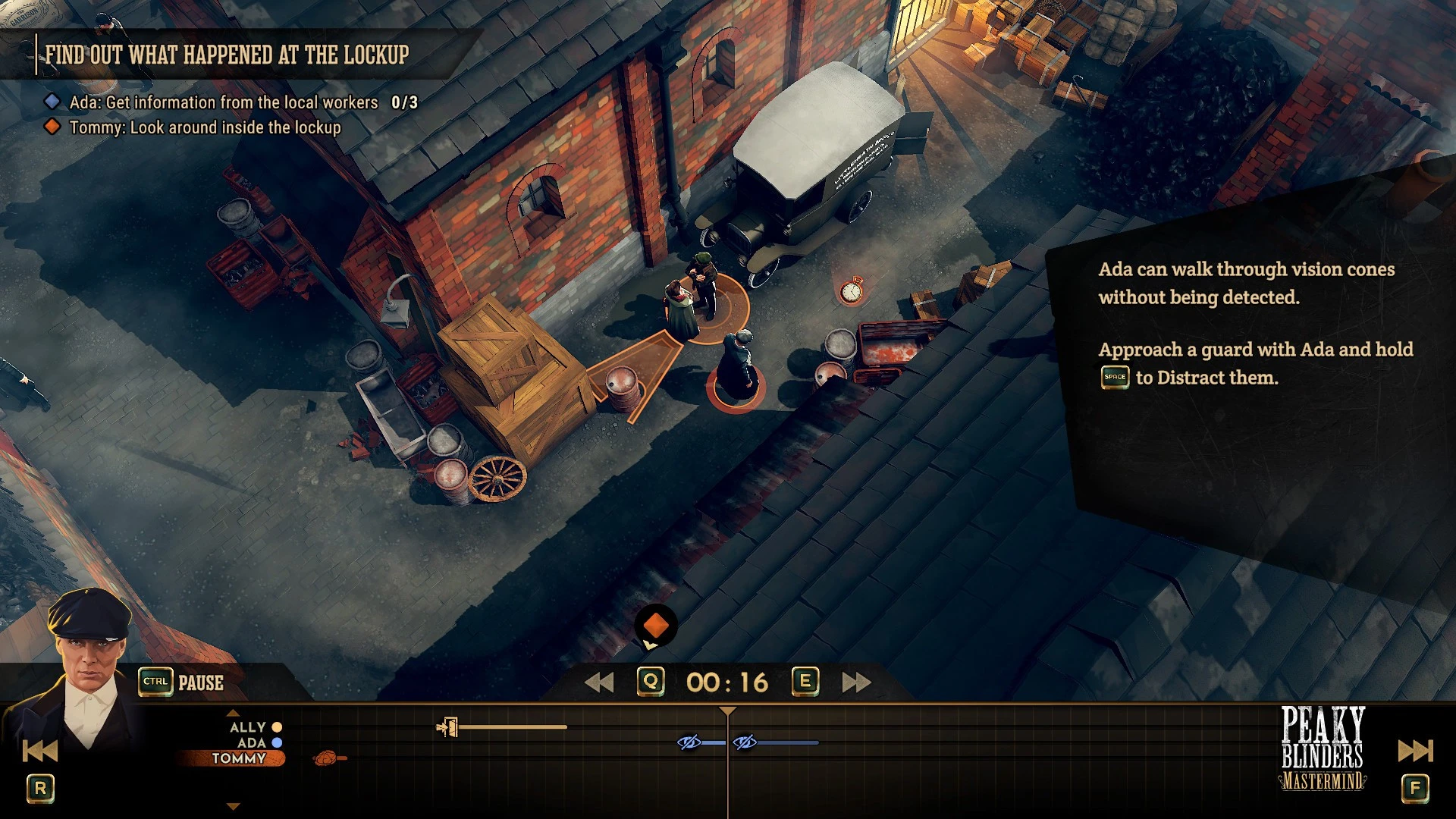Viewport: 1456px width, 819px height.
Task: Click the first crossed-eye distract marker on Ada's timeline
Action: pos(689,742)
